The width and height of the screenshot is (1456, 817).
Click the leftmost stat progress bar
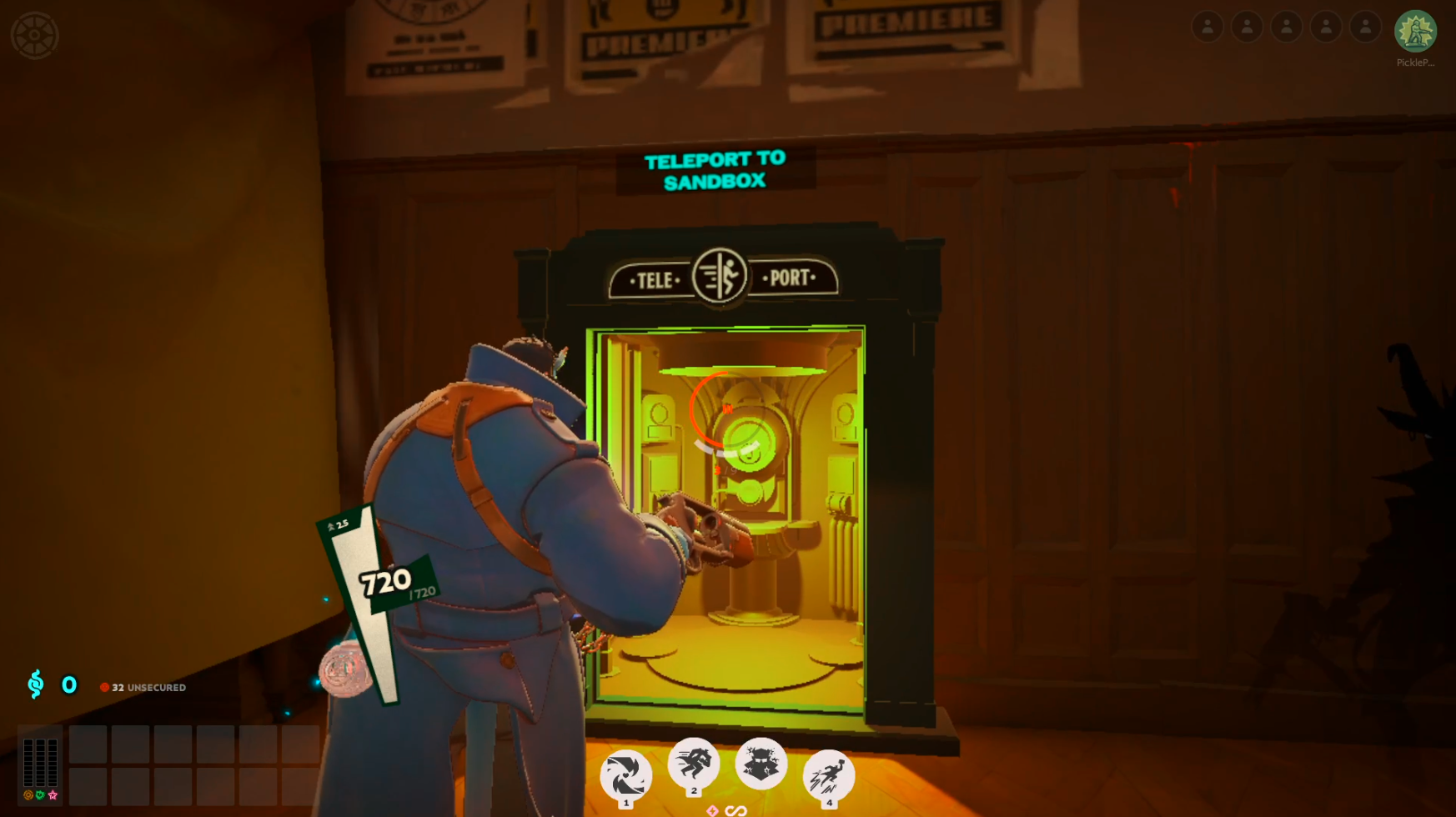(28, 763)
